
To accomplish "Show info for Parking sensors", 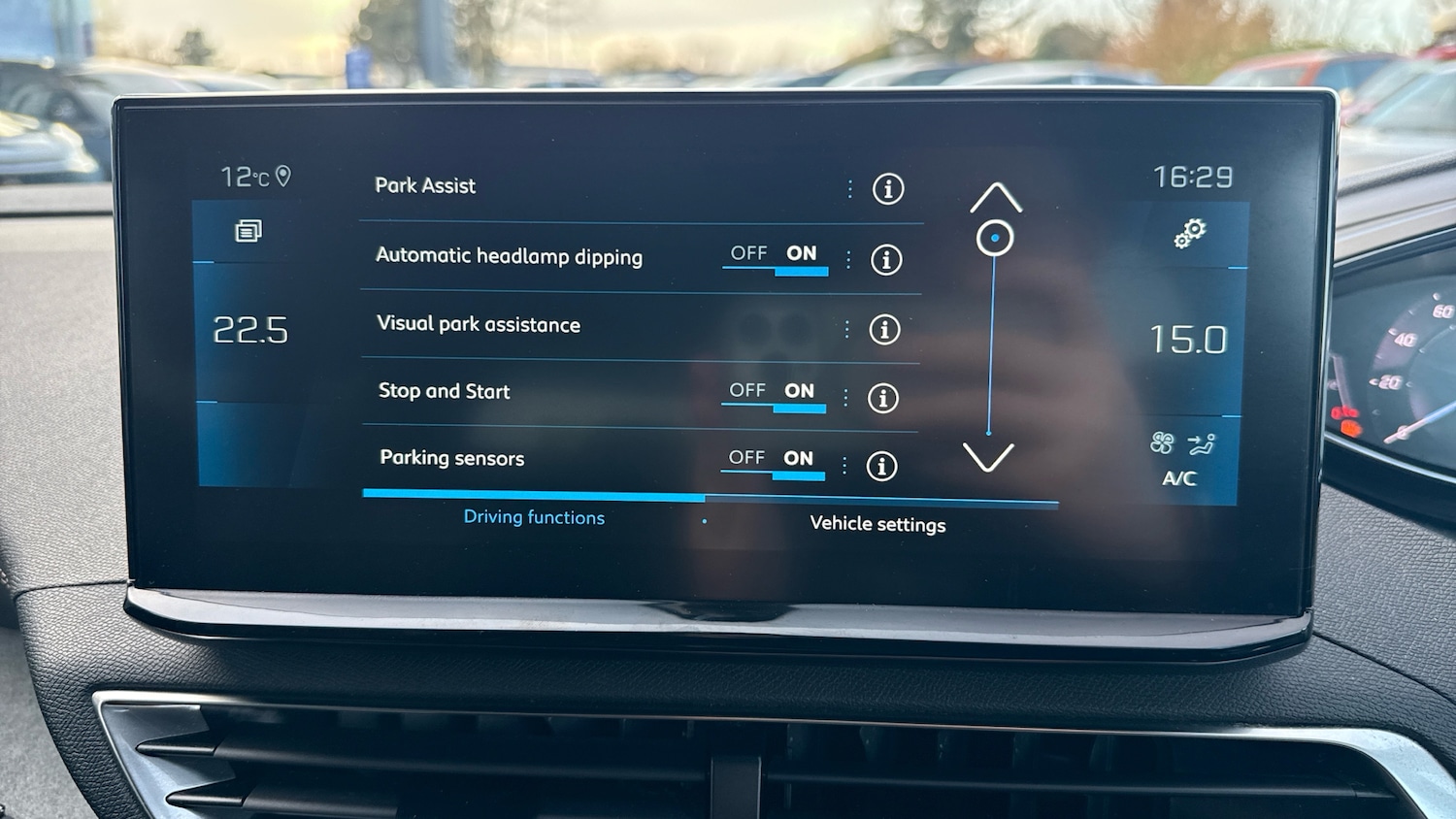I will pos(880,466).
